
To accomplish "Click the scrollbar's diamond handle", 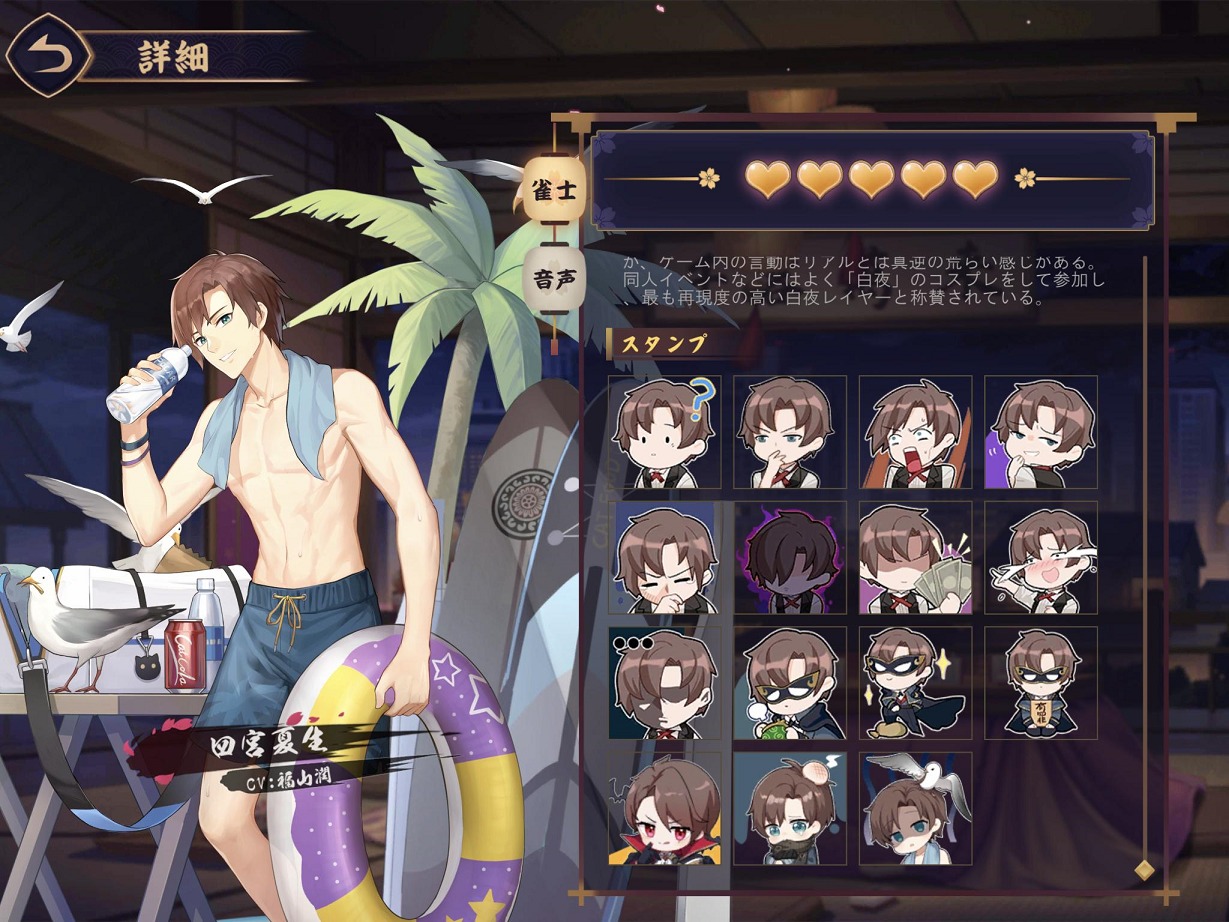I will [1144, 868].
